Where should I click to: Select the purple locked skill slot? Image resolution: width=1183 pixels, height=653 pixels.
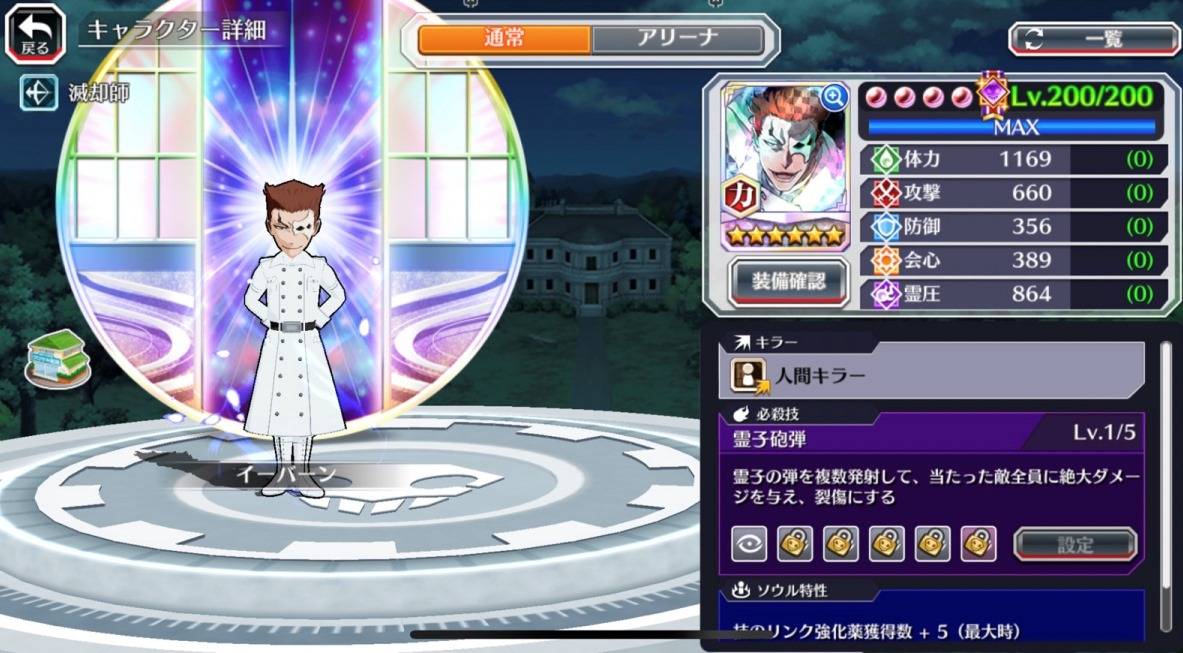[x=978, y=544]
